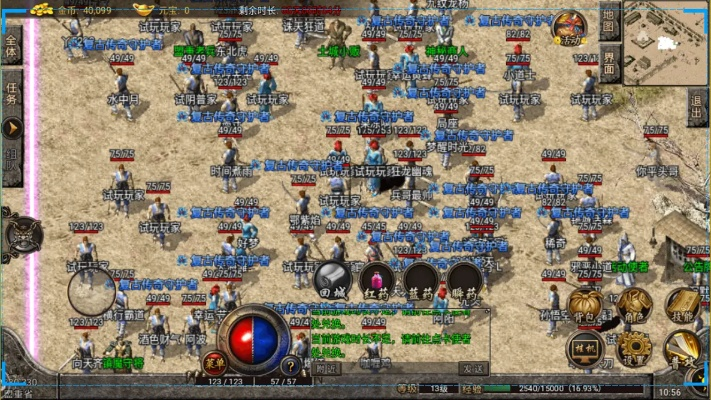Click the question mark help button

click(291, 366)
